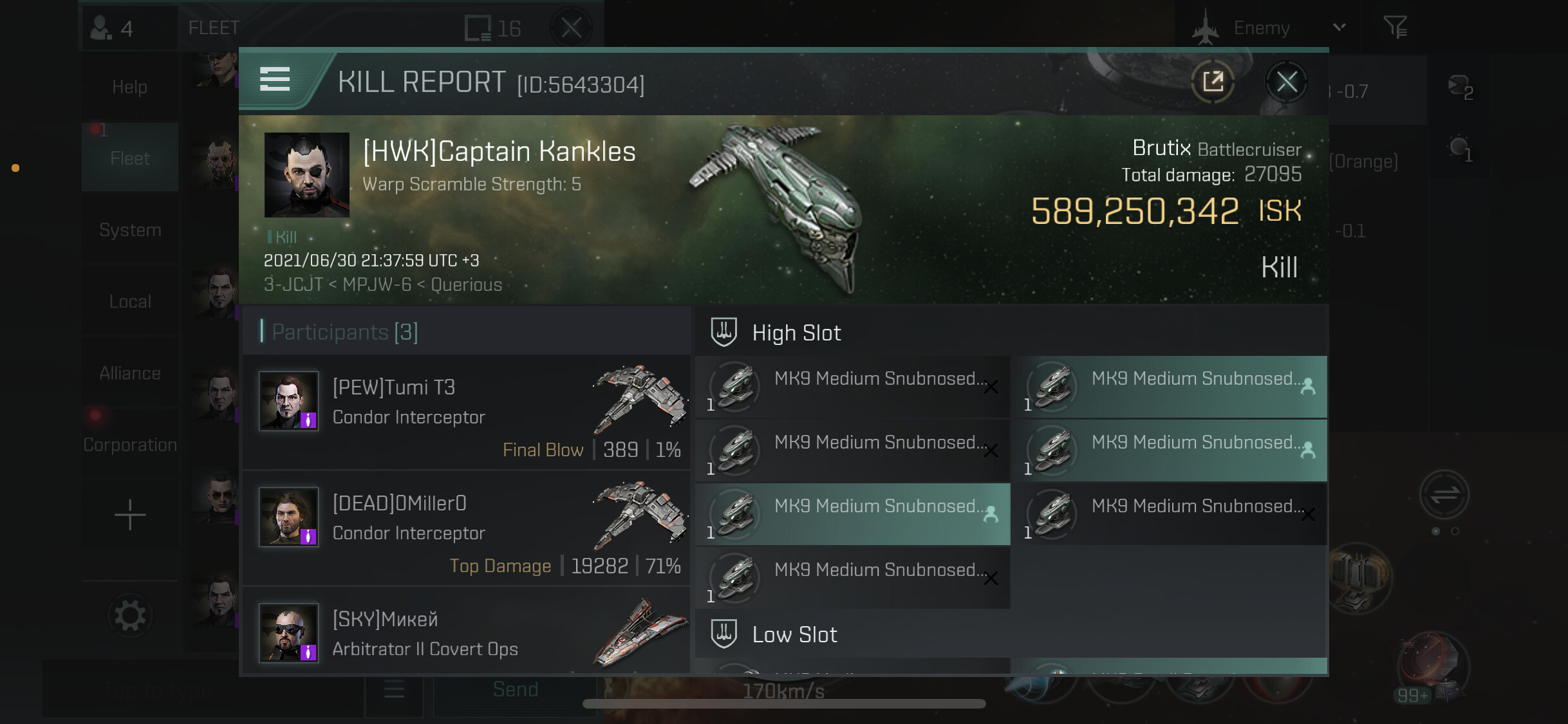View Captain Kankles' portrait

tap(307, 174)
